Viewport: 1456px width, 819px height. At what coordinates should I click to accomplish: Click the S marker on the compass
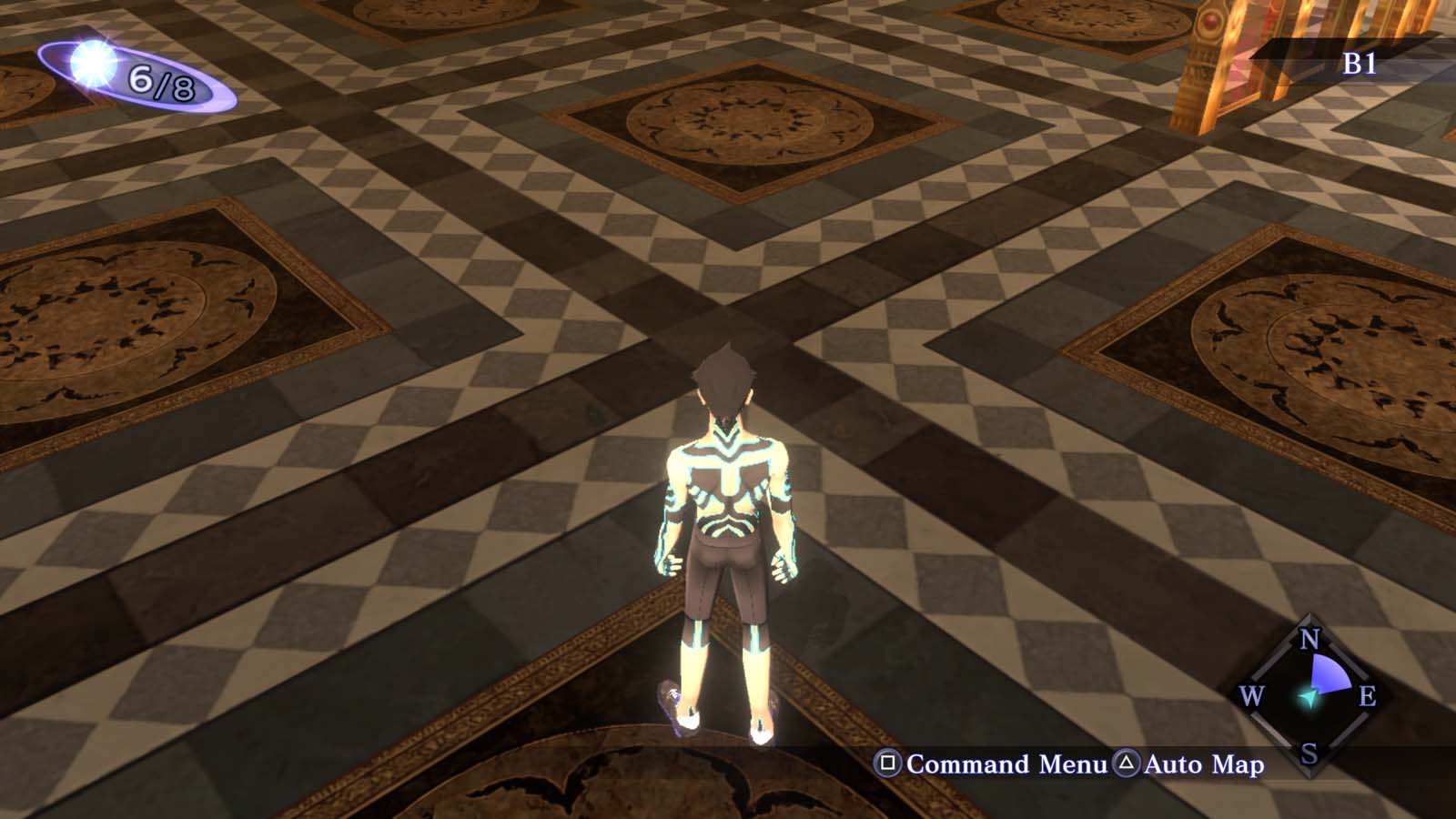1308,754
